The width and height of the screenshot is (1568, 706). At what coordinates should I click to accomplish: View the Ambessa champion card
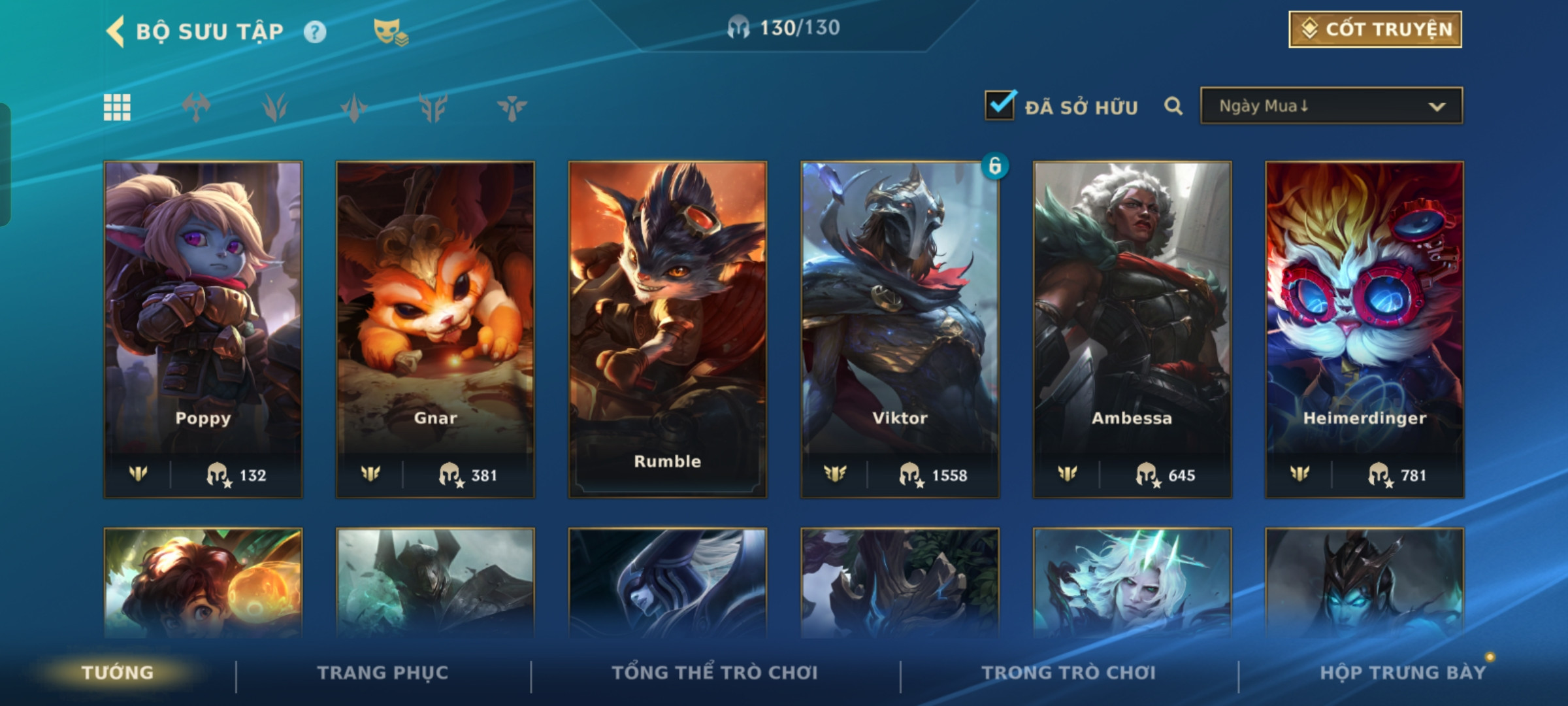[1132, 329]
